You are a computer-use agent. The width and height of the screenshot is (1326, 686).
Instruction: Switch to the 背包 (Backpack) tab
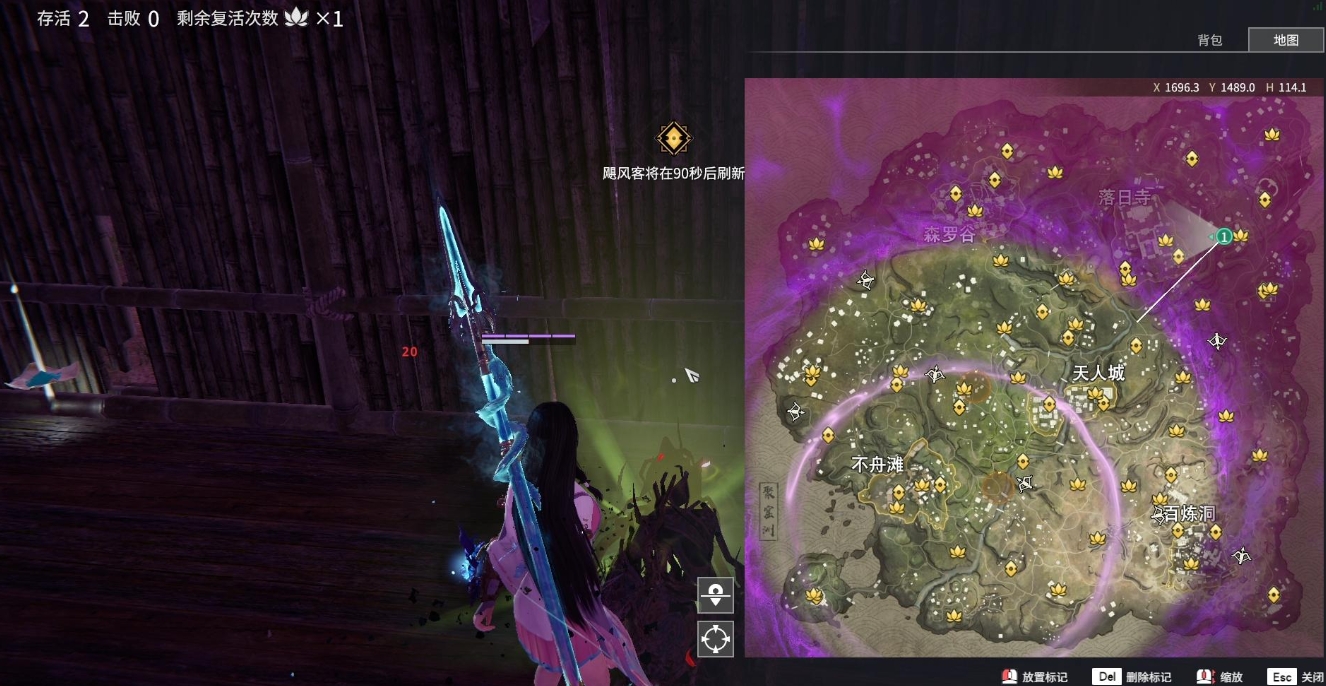coord(1210,40)
